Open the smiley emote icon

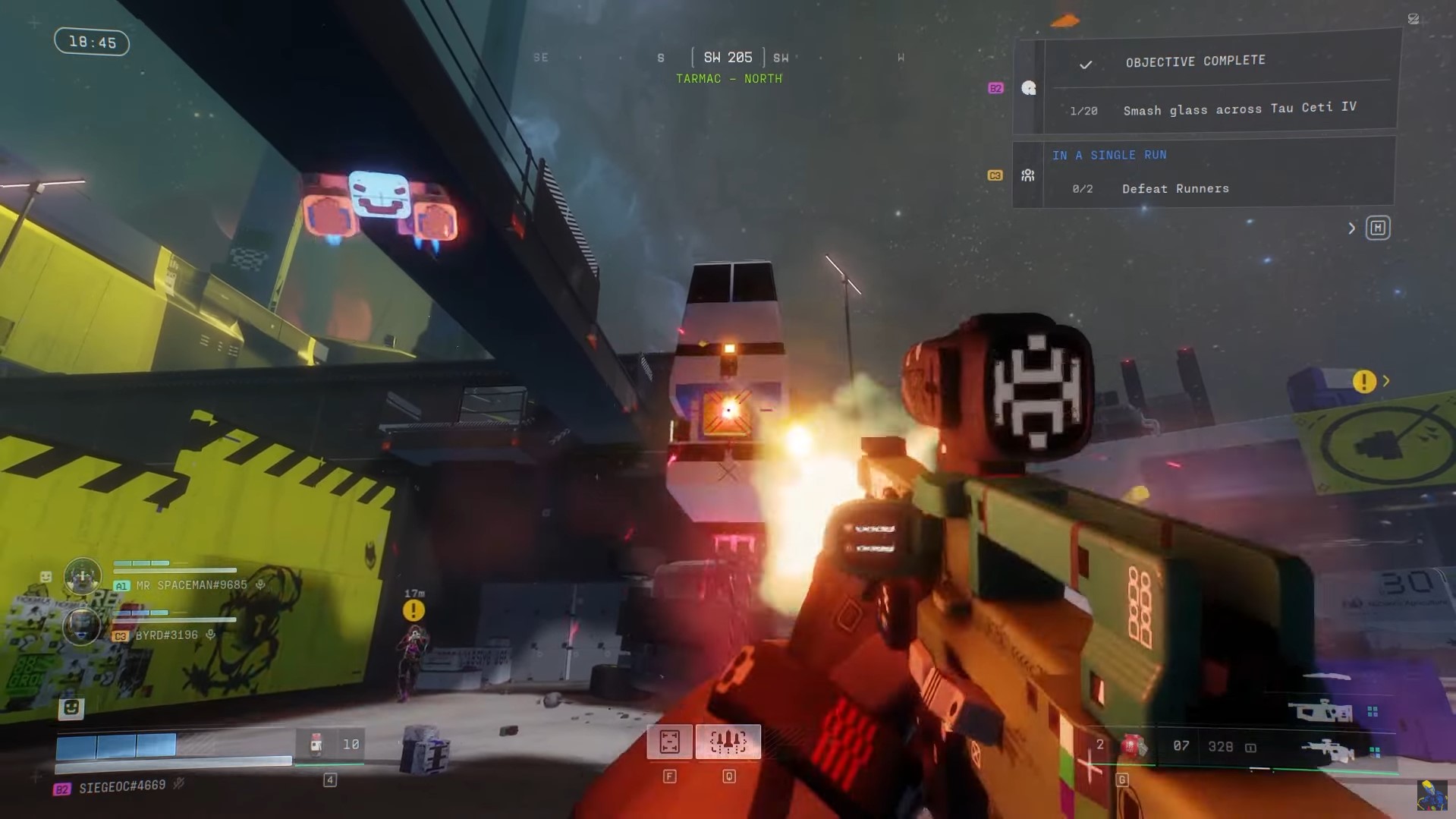tap(71, 708)
